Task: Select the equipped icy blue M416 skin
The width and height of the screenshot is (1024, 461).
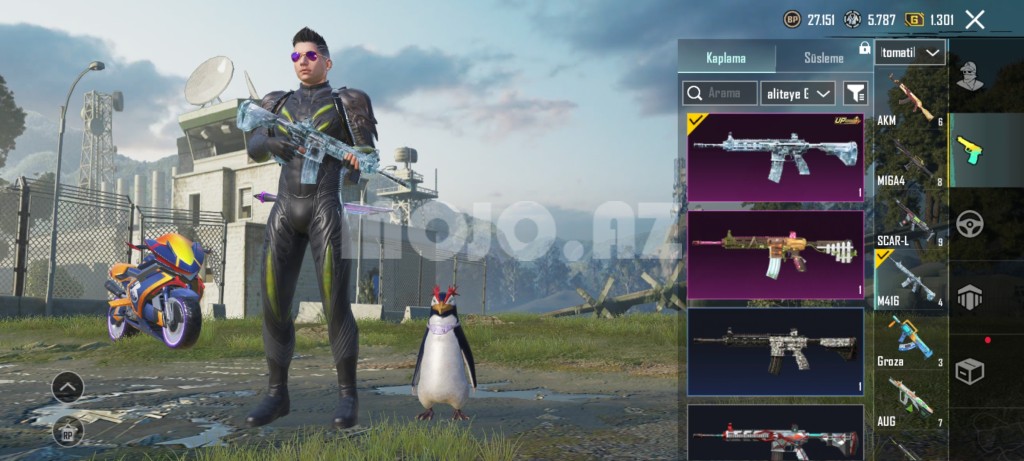Action: pyautogui.click(x=775, y=157)
